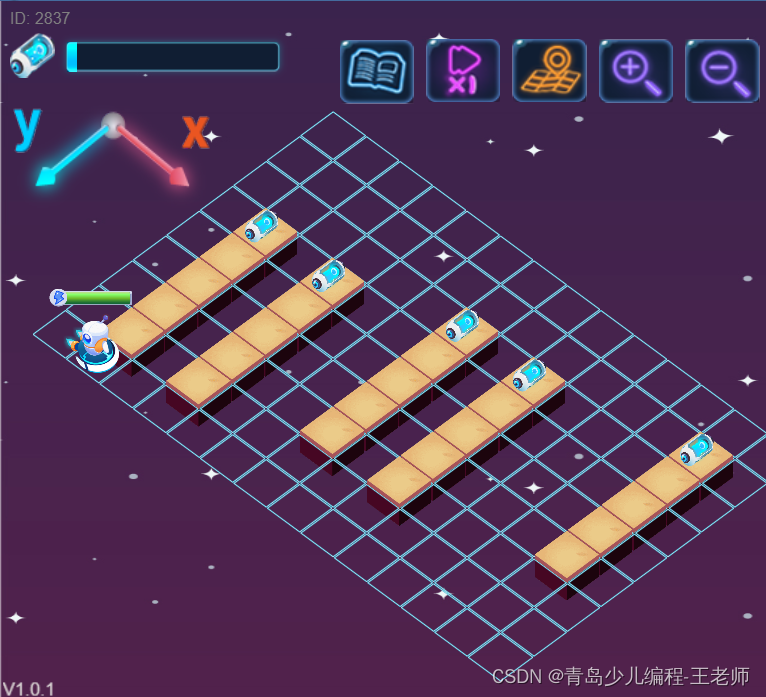
Task: Zoom out with the minus magnifier
Action: [721, 71]
